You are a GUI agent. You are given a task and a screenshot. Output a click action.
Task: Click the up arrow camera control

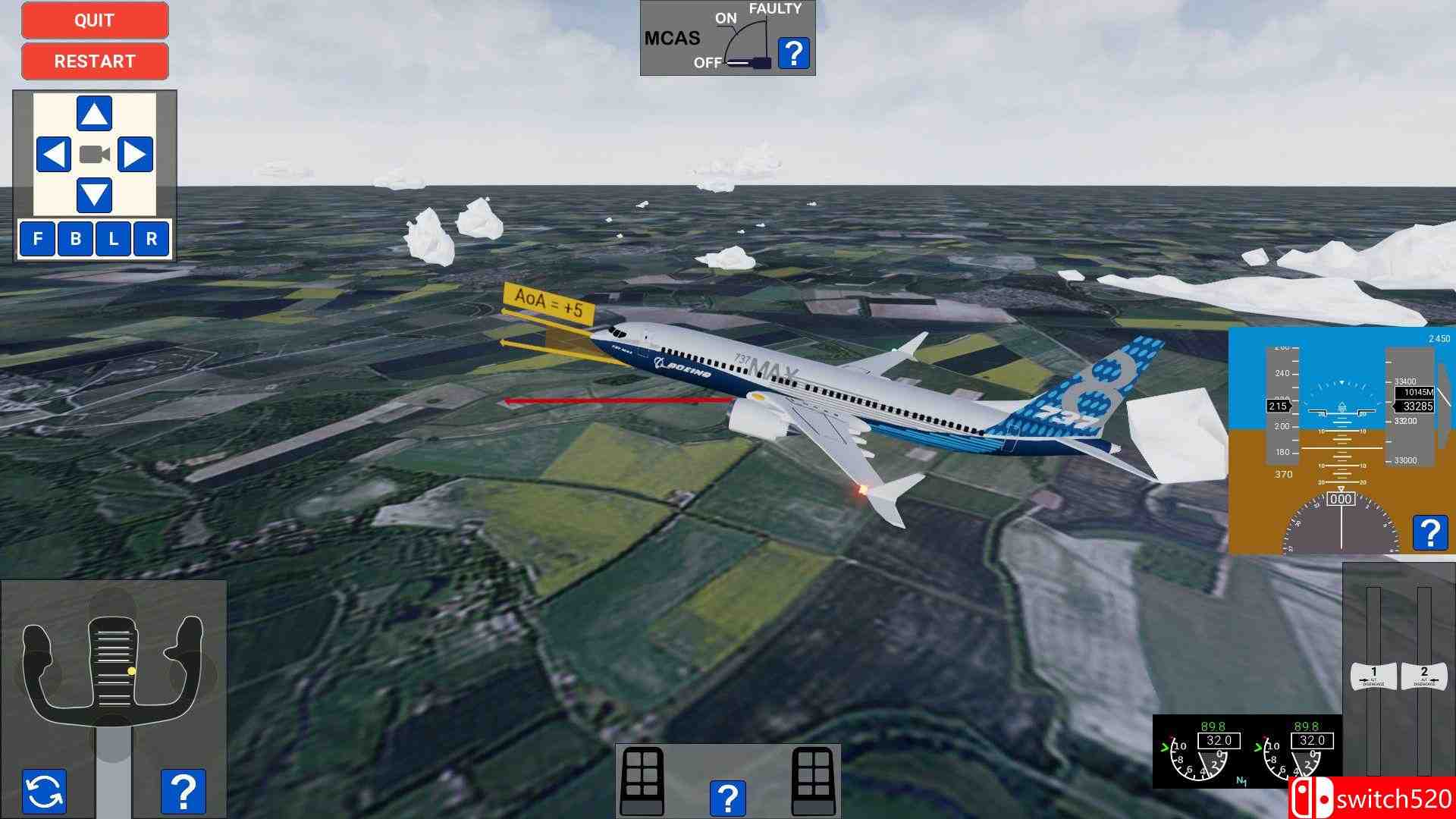tap(94, 114)
